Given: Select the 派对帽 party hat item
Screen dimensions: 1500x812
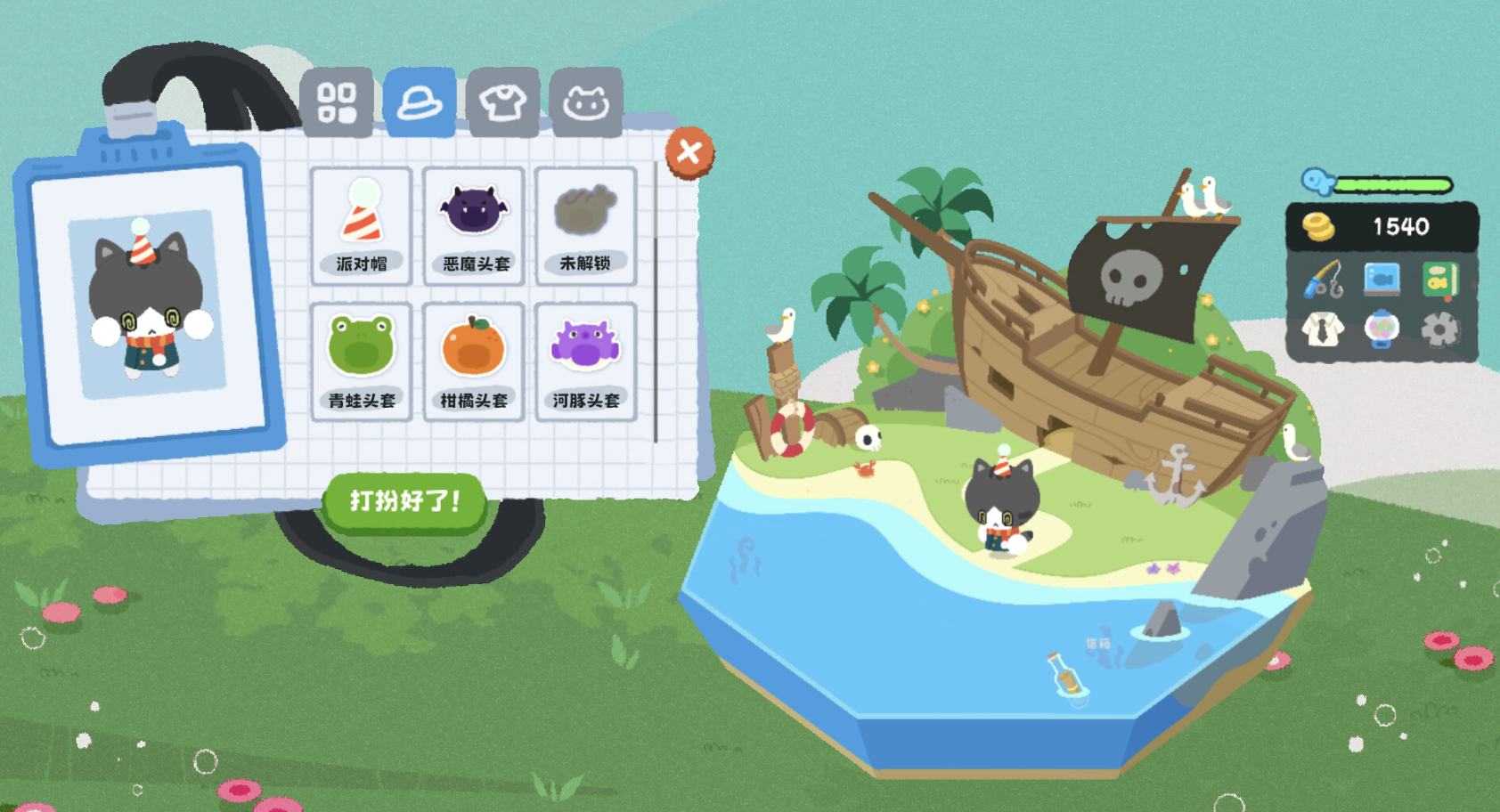Looking at the screenshot, I should tap(362, 225).
